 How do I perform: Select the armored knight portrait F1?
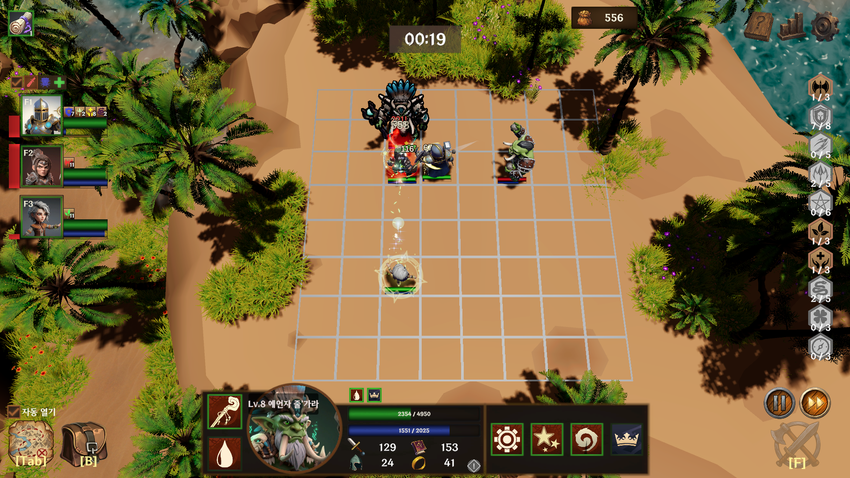pos(42,114)
